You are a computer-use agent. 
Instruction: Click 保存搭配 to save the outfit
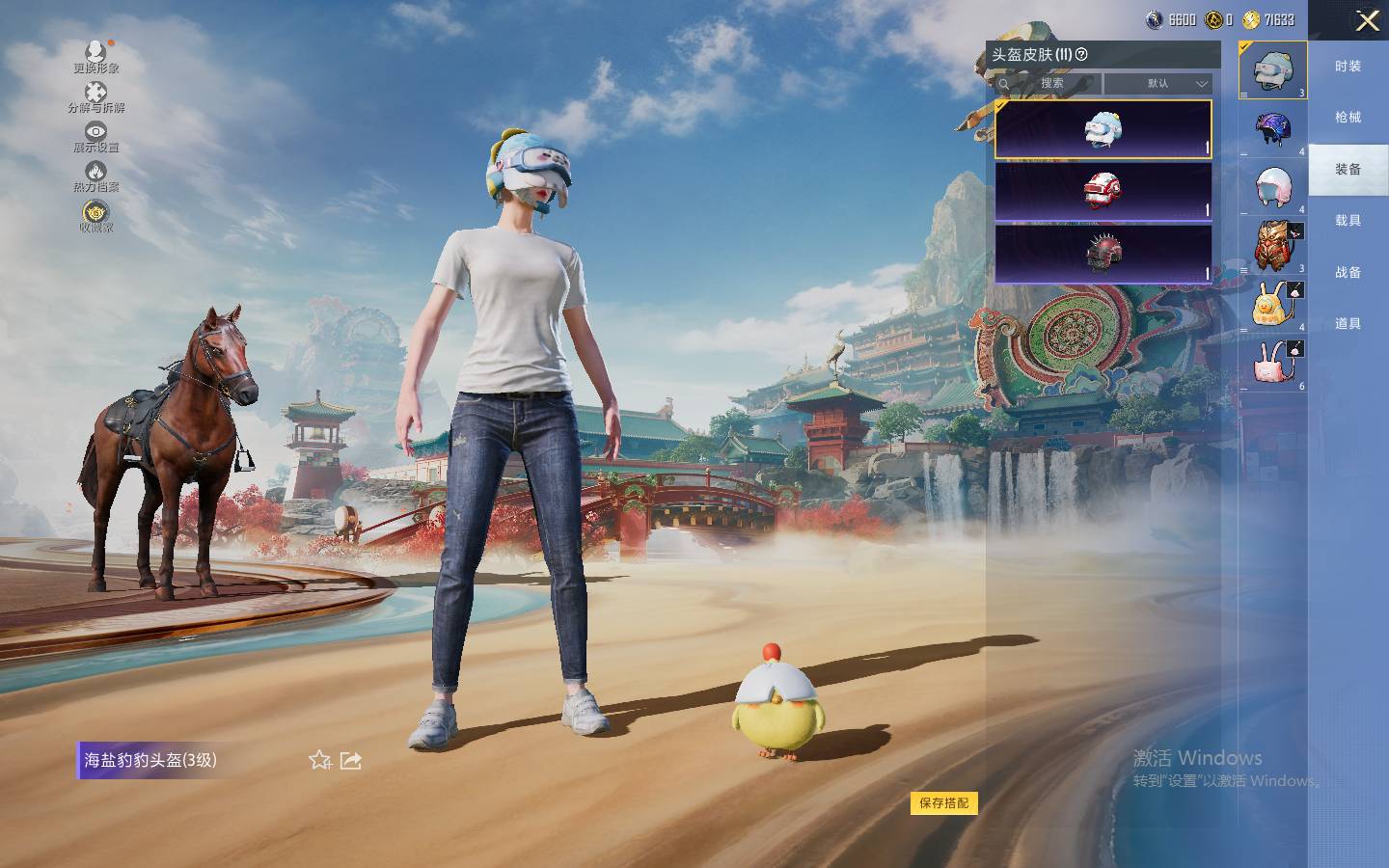[943, 802]
